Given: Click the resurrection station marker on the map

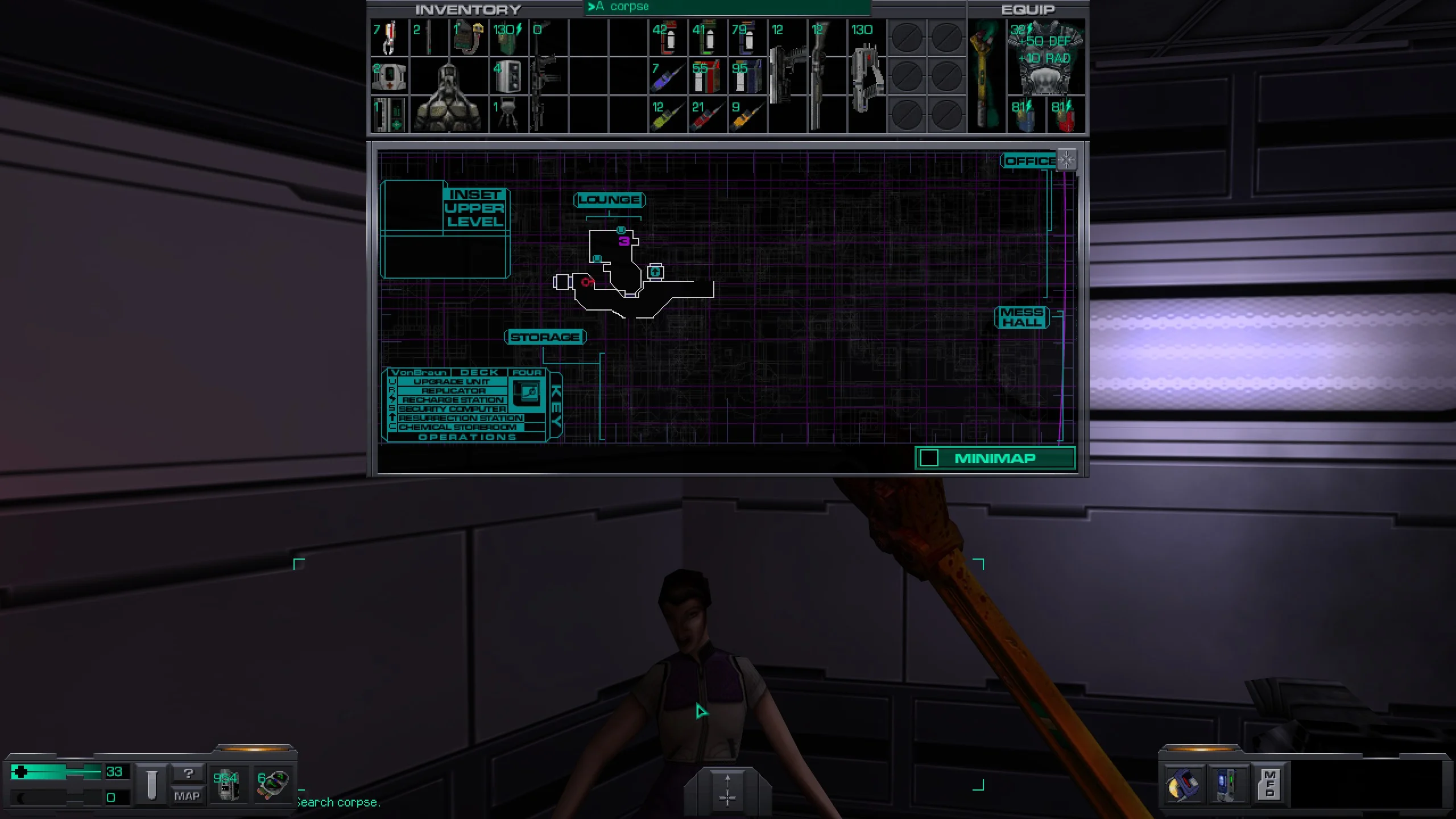Looking at the screenshot, I should [655, 272].
